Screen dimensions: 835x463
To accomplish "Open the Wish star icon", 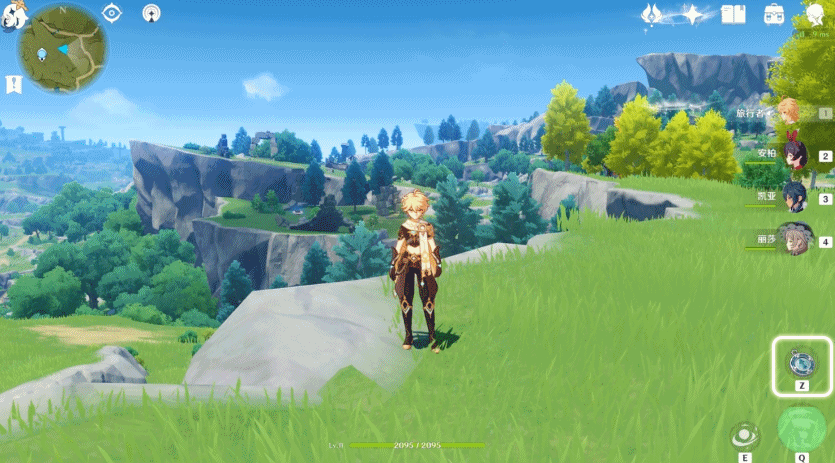I will pyautogui.click(x=694, y=14).
